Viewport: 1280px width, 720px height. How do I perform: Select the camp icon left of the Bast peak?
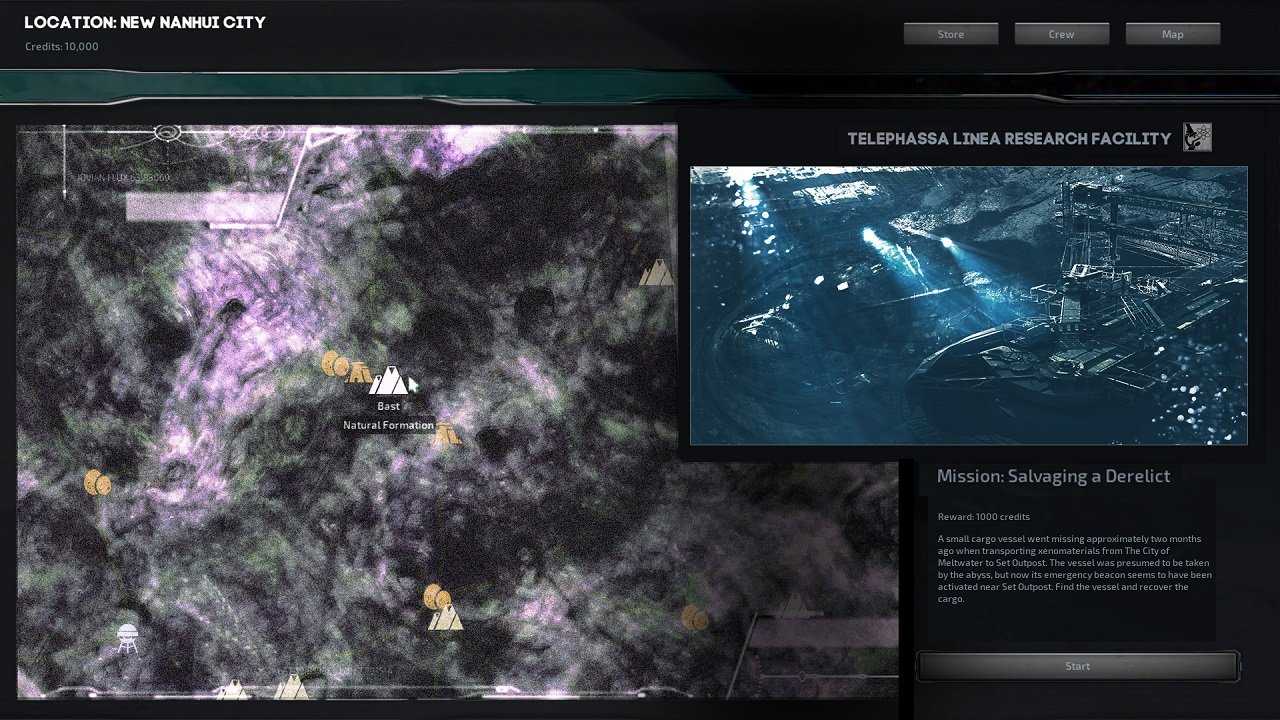tap(360, 372)
